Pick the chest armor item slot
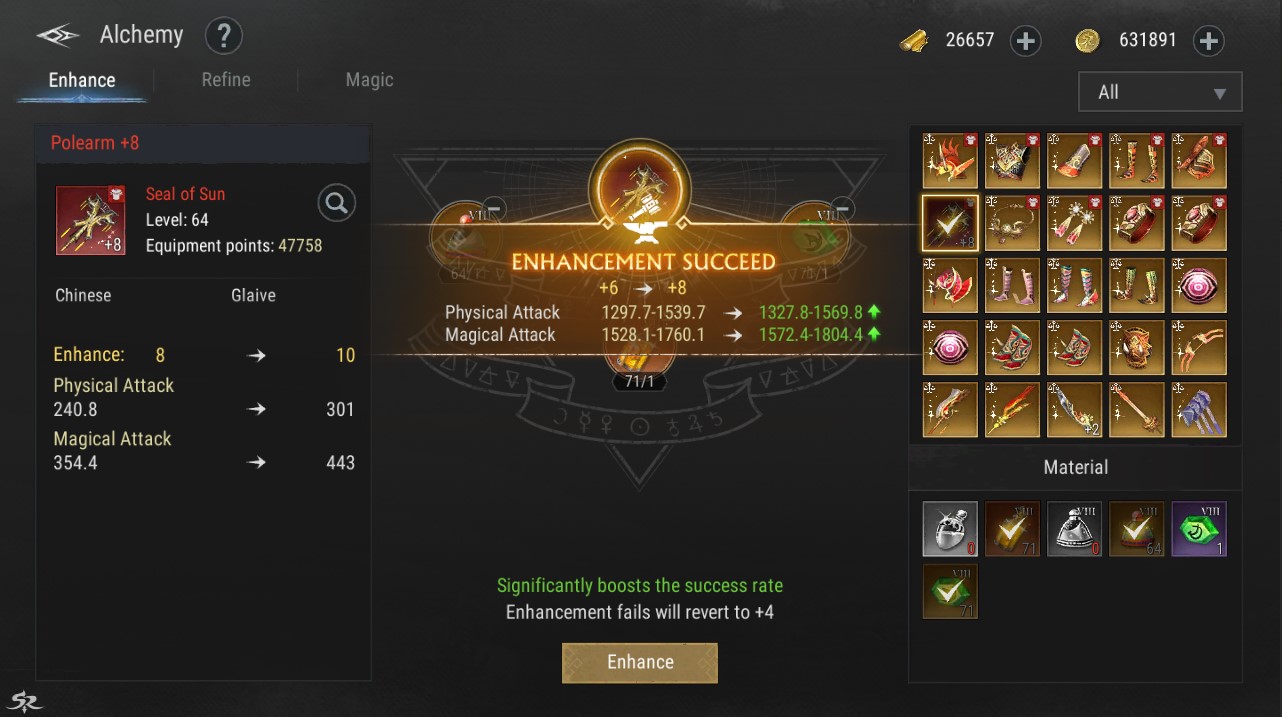1282x717 pixels. pyautogui.click(x=1012, y=161)
